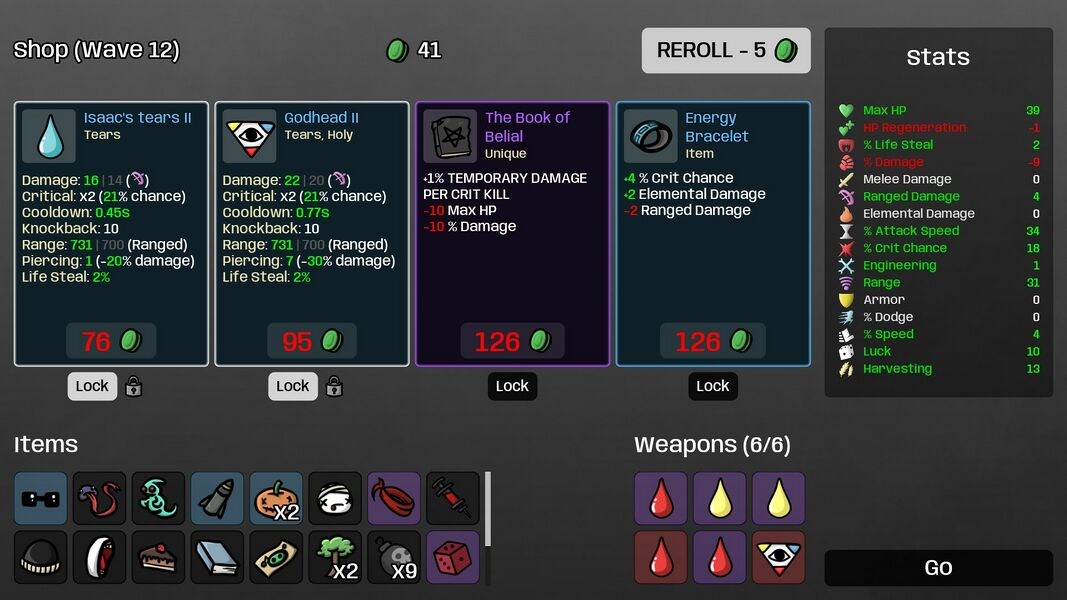1067x600 pixels.
Task: Select the red bandana item
Action: [394, 499]
